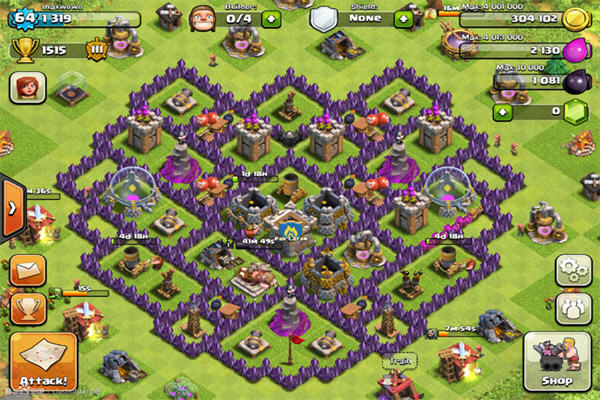The width and height of the screenshot is (600, 400).
Task: Expand the orange chat arrow tab
Action: 11,207
